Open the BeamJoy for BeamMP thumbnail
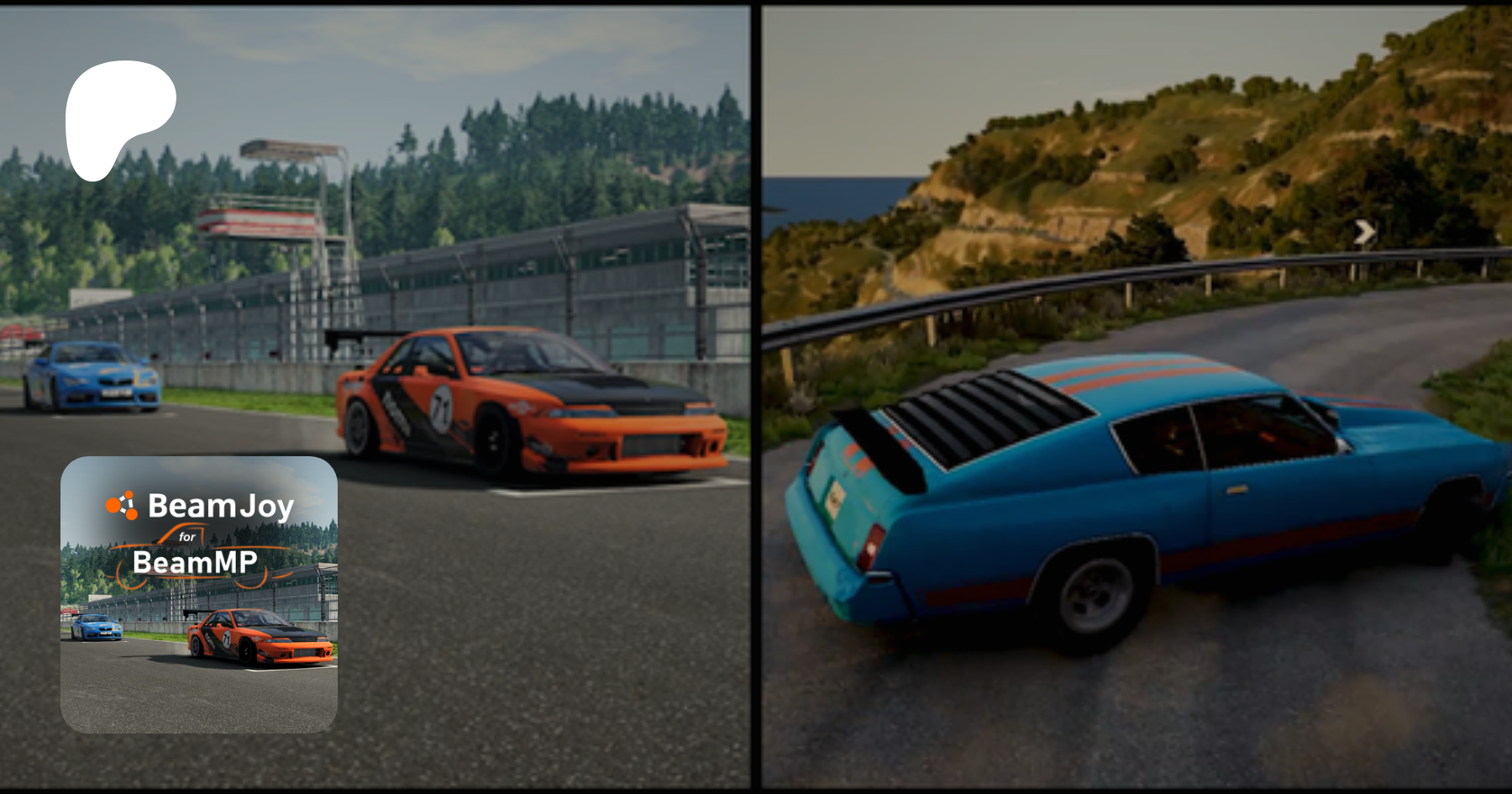The image size is (1512, 794). (x=199, y=594)
